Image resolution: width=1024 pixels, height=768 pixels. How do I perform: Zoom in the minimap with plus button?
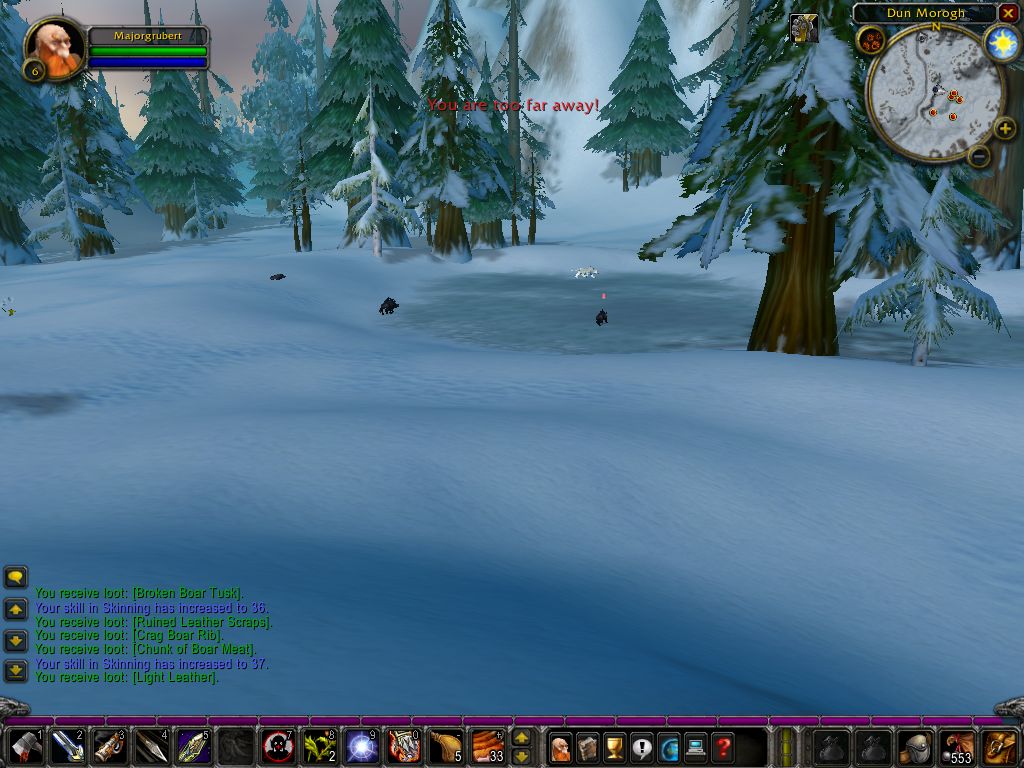coord(1005,129)
